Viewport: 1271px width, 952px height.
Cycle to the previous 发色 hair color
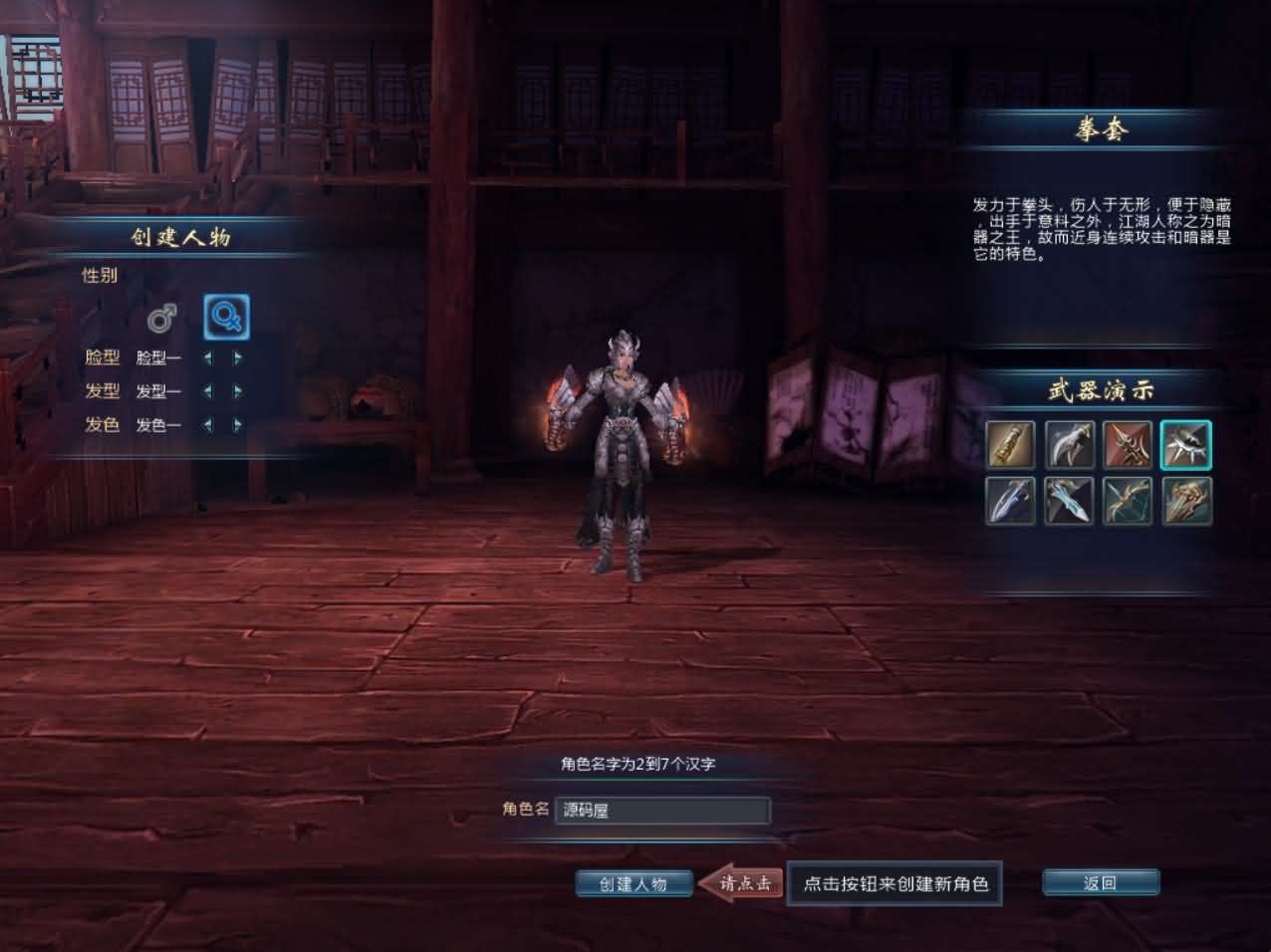click(x=208, y=424)
